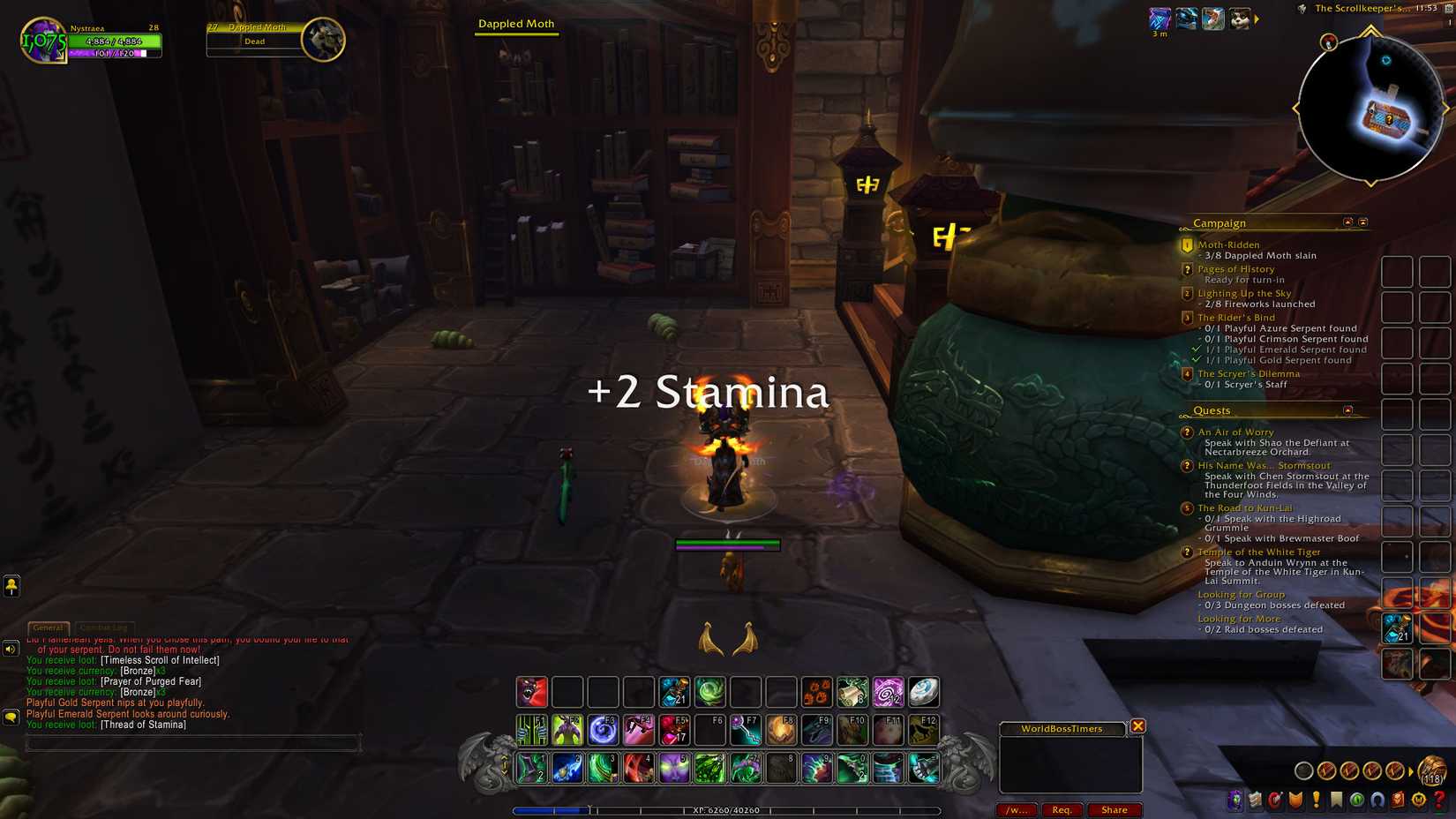This screenshot has height=819, width=1456.
Task: Use the Hearthstone on the action bar
Action: click(923, 692)
